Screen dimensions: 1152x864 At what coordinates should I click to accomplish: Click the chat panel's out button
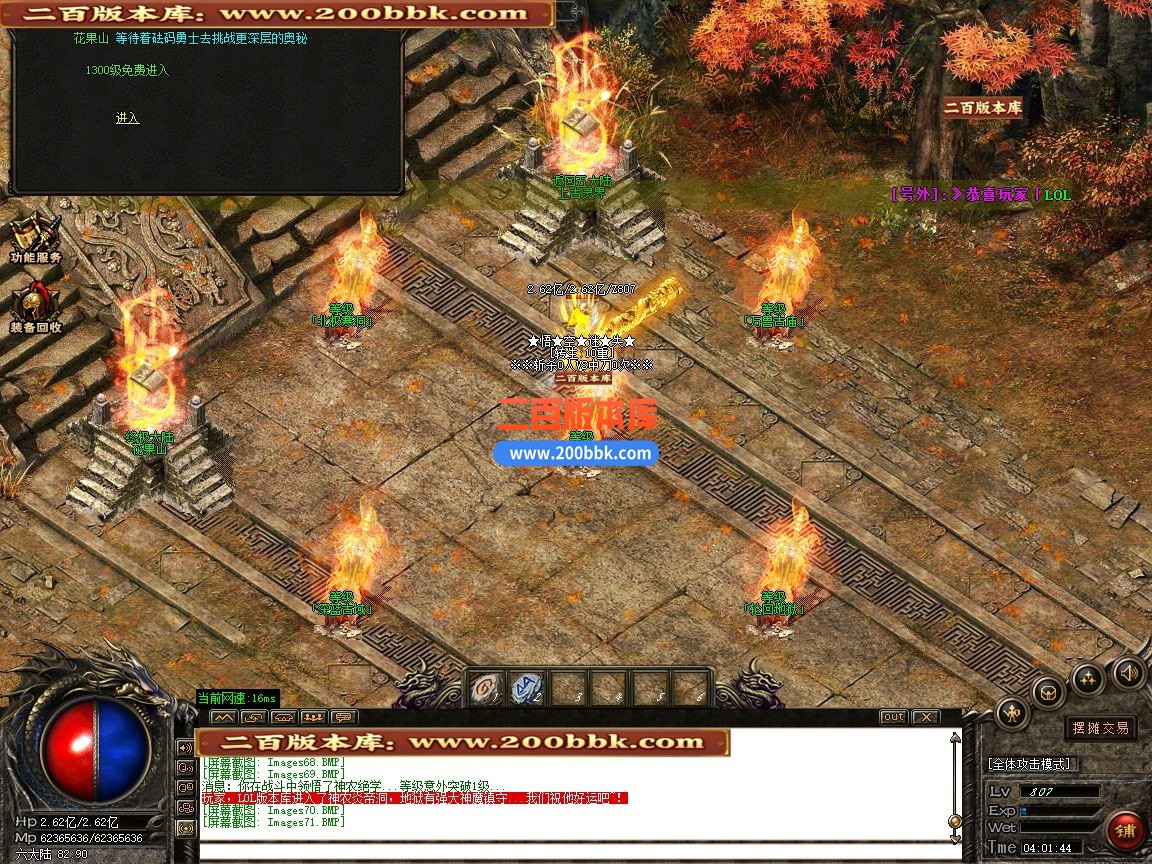pos(893,717)
